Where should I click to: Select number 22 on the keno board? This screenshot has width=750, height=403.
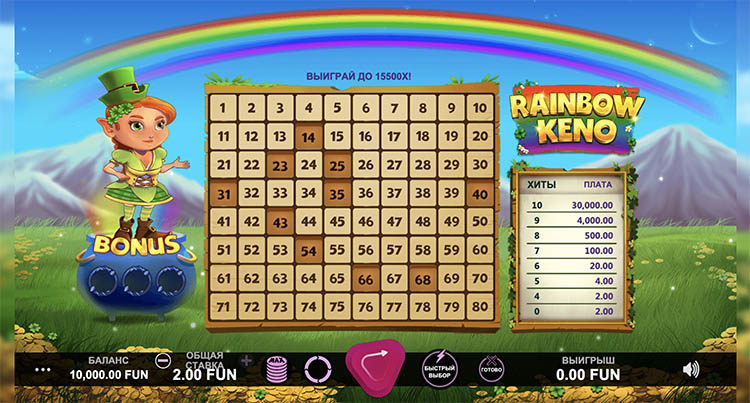click(252, 165)
